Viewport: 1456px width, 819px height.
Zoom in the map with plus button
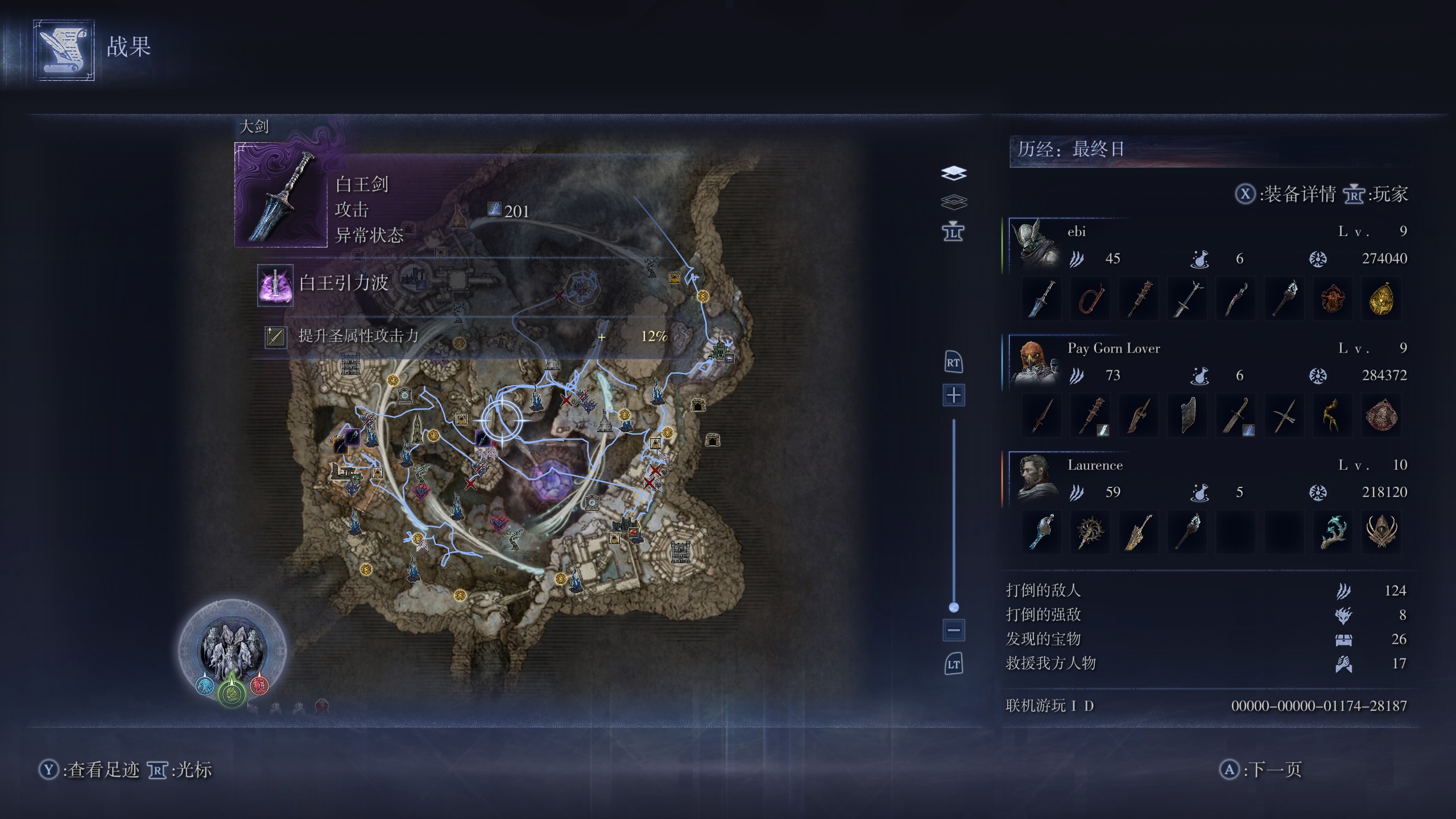point(954,395)
